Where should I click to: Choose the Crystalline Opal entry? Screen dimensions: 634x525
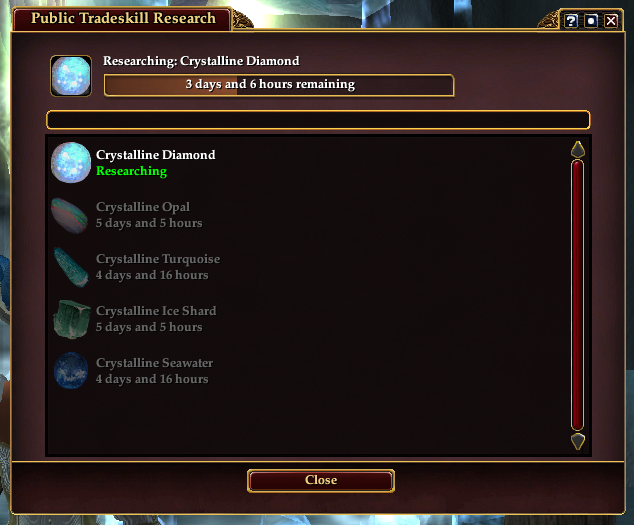[148, 214]
